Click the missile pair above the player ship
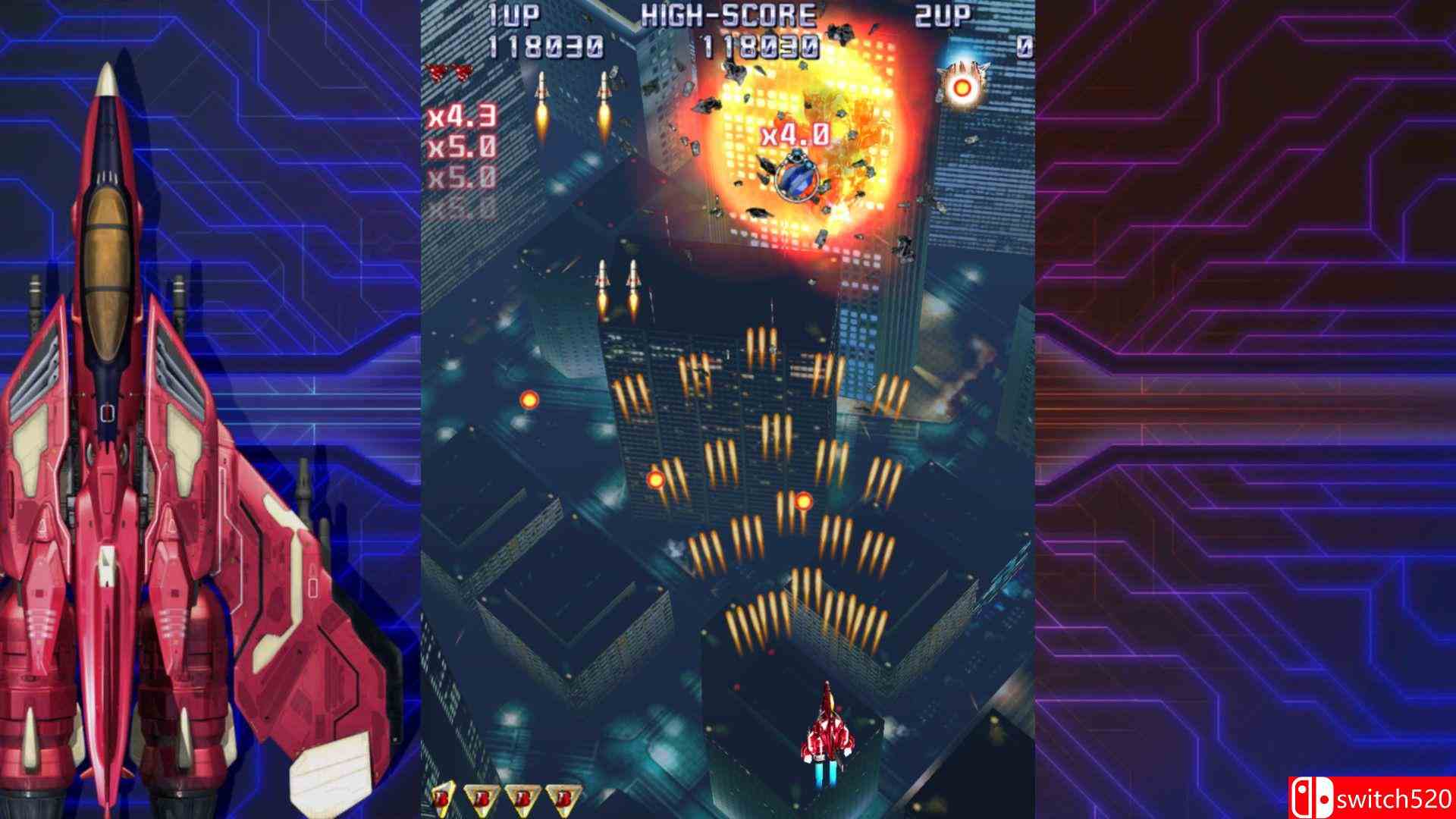The height and width of the screenshot is (819, 1456). 619,288
